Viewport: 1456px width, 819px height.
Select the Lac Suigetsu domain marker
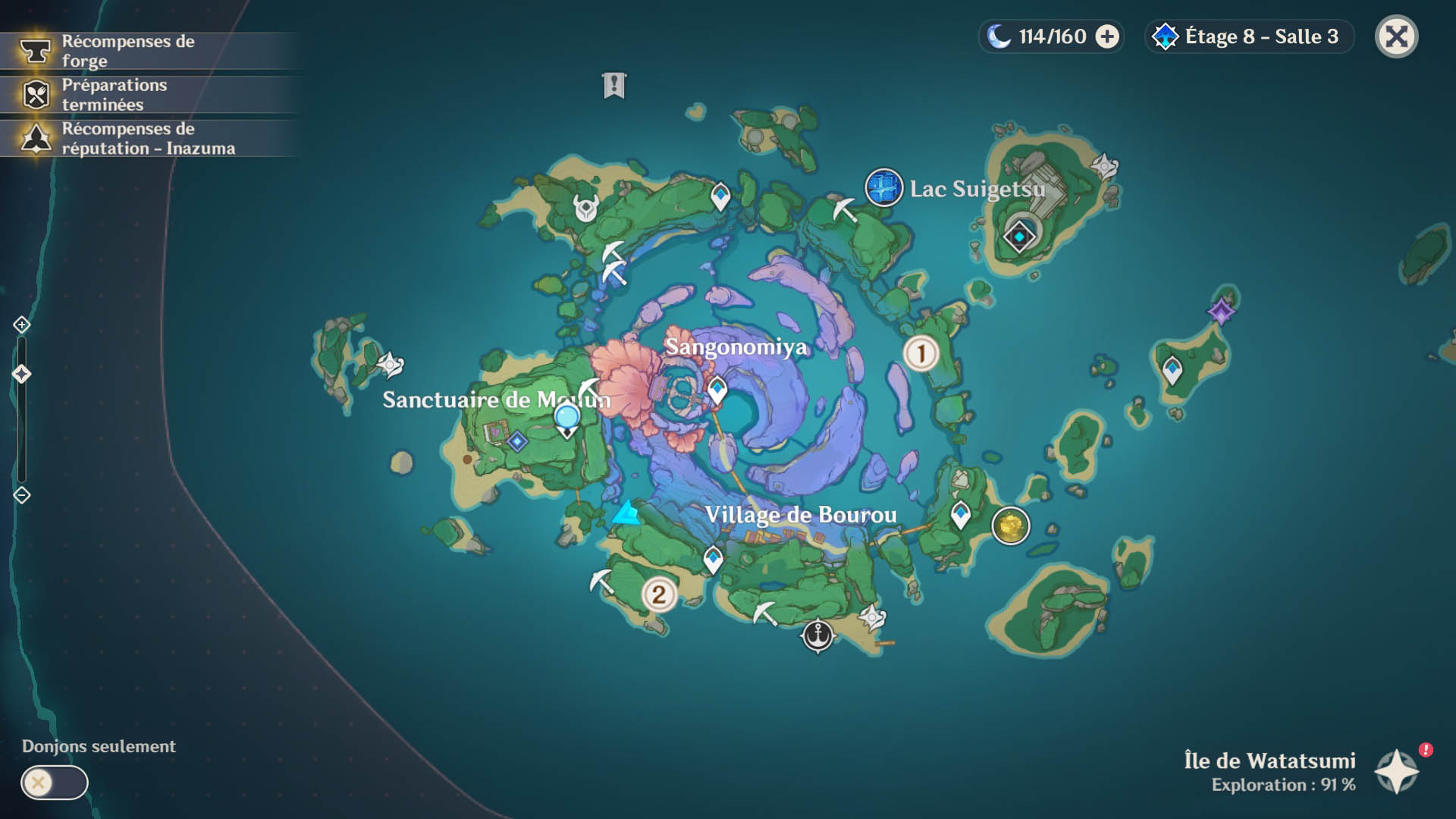[883, 187]
